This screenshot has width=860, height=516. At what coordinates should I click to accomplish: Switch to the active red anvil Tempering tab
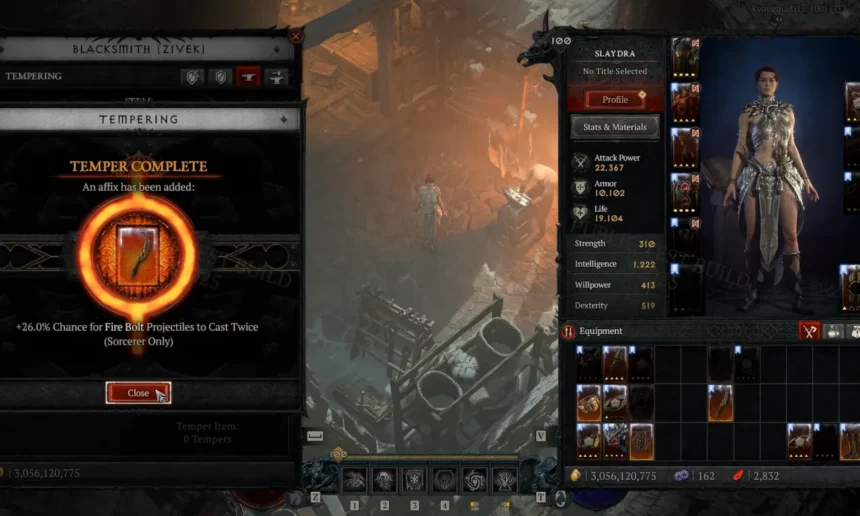pyautogui.click(x=247, y=76)
